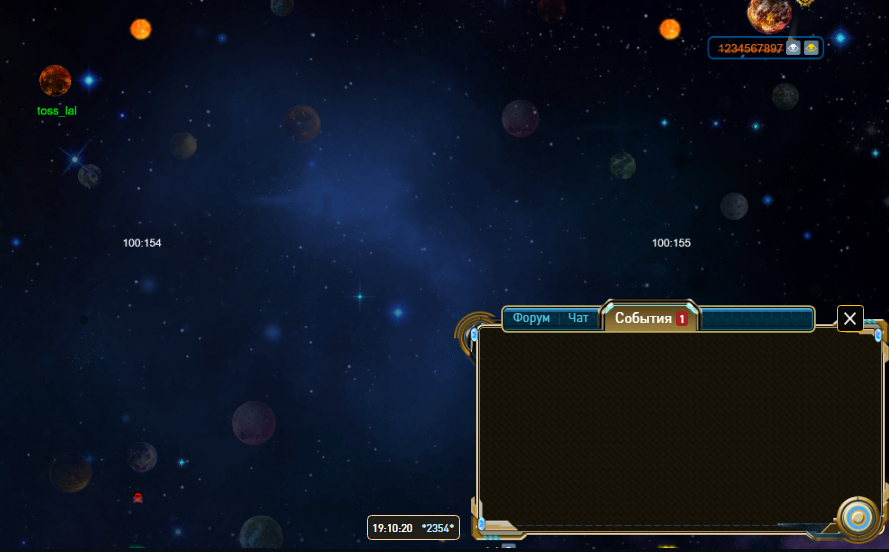Close the events panel with the X

(x=850, y=318)
